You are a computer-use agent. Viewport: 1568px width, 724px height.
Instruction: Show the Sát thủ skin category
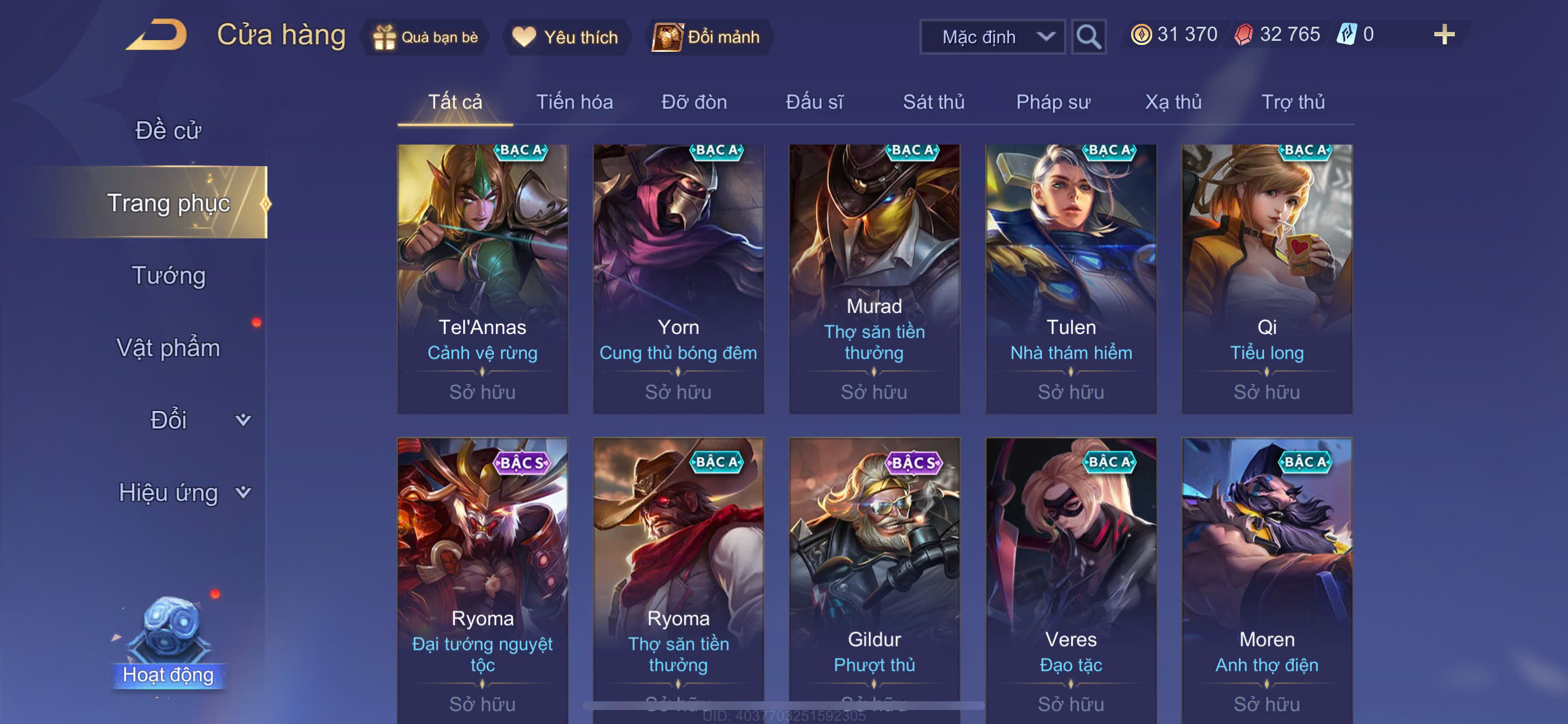pos(933,101)
